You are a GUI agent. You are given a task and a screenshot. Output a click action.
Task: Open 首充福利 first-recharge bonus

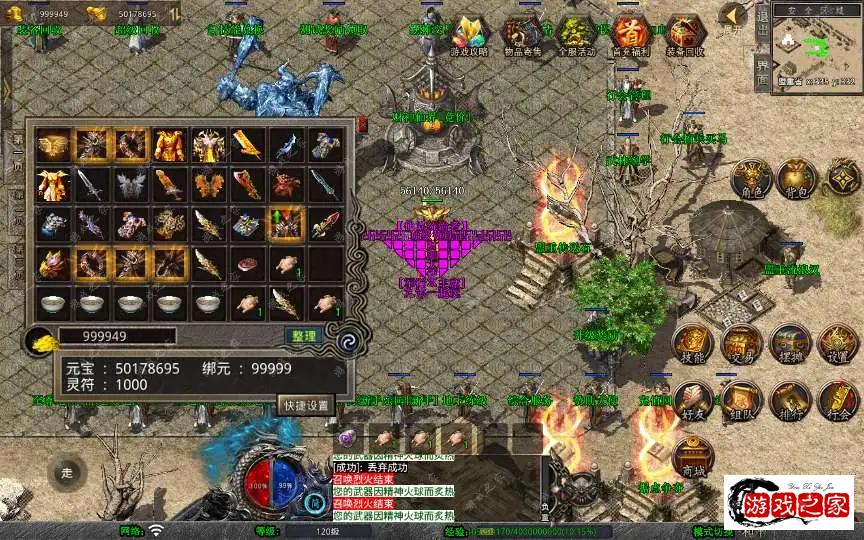[x=630, y=36]
